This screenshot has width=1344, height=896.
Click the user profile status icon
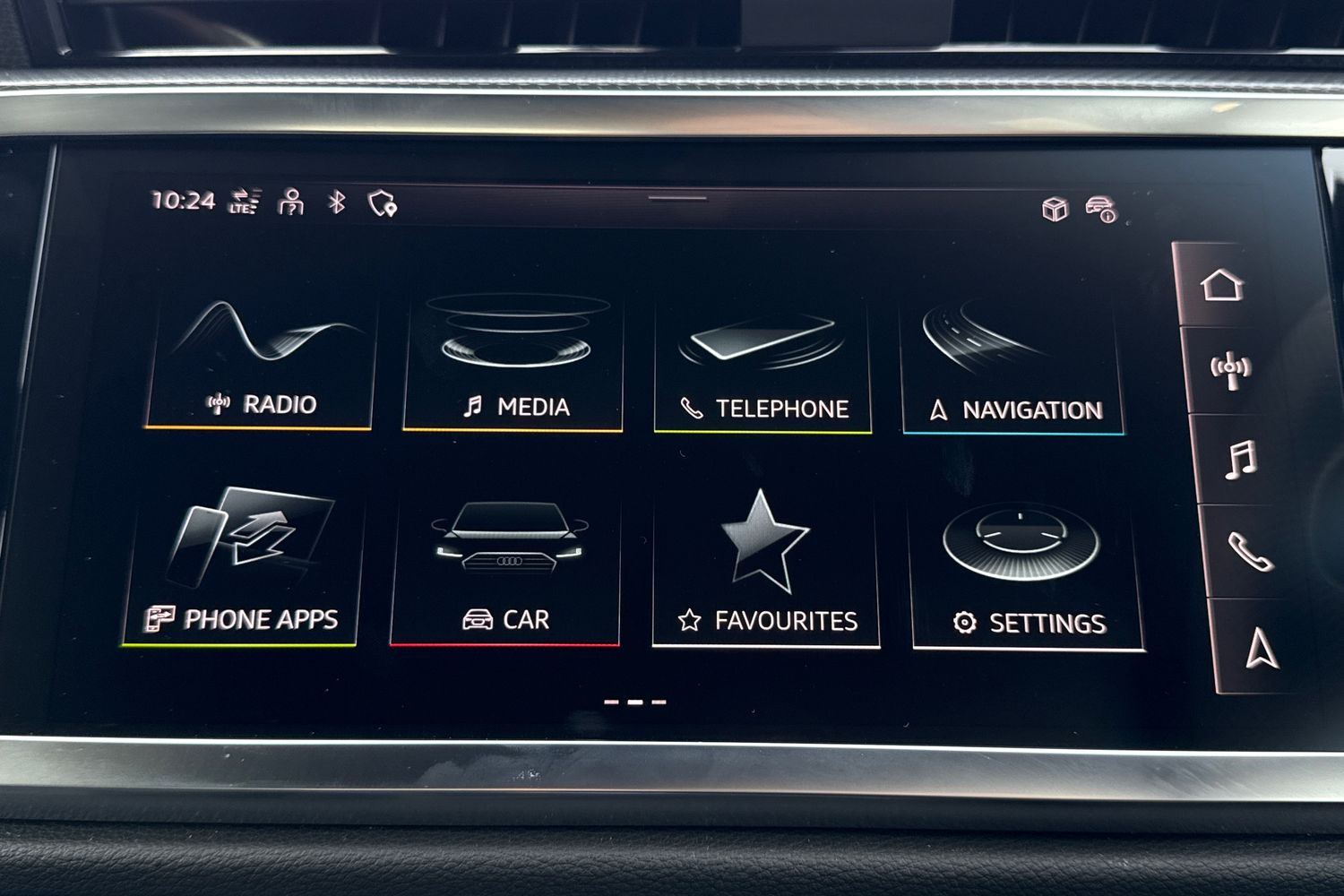tap(291, 202)
